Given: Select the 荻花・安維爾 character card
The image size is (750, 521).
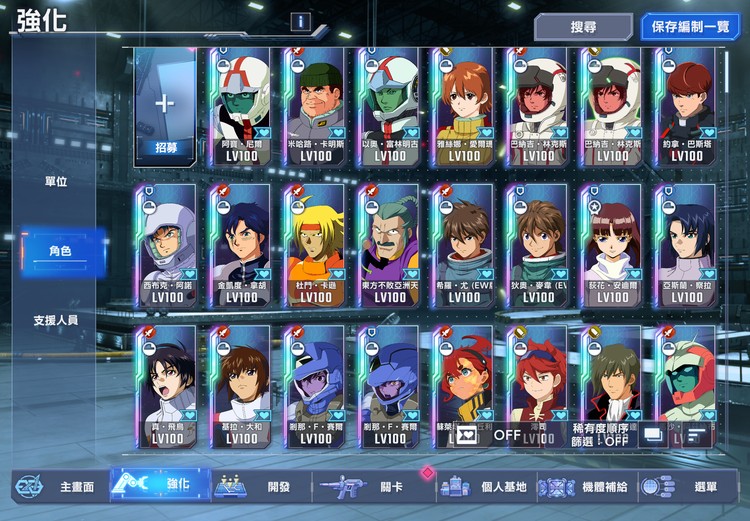Looking at the screenshot, I should point(612,244).
